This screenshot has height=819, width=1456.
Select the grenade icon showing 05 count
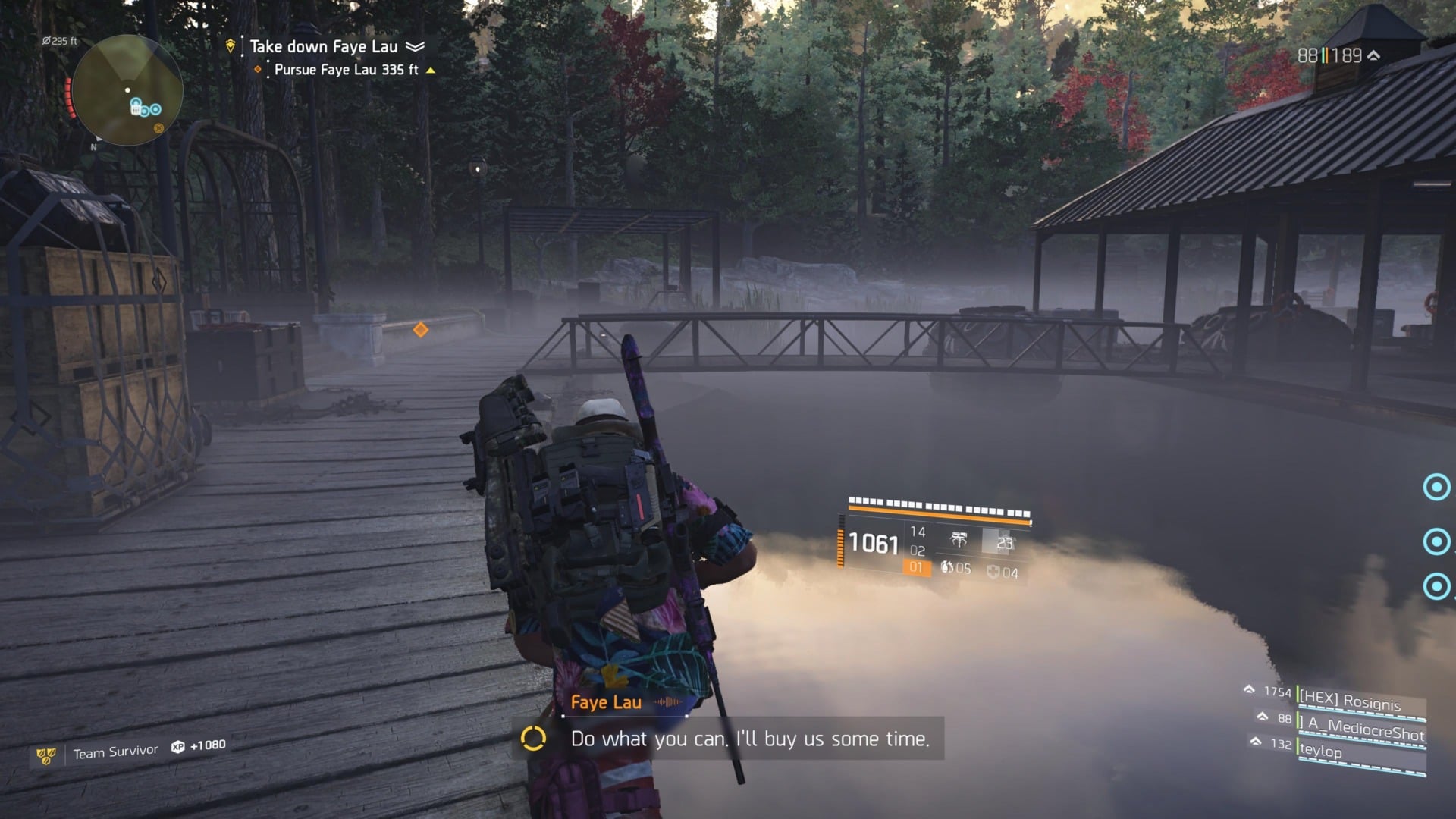tap(946, 566)
